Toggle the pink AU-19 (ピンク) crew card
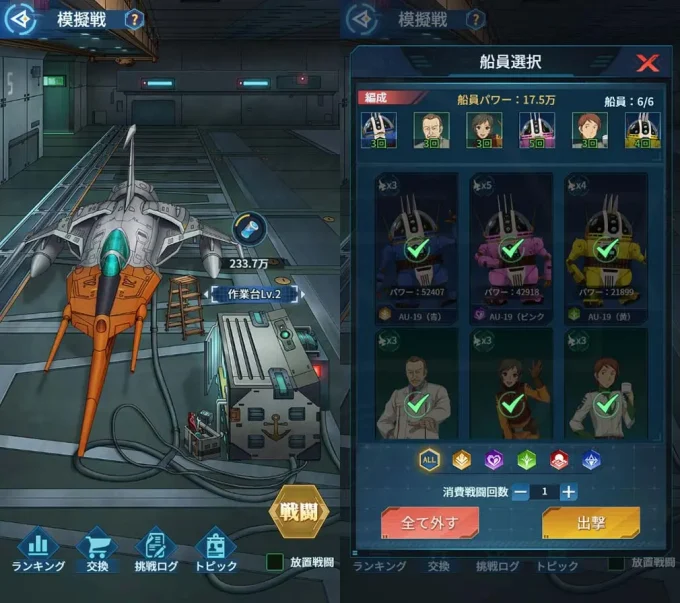The width and height of the screenshot is (680, 603). (x=511, y=247)
